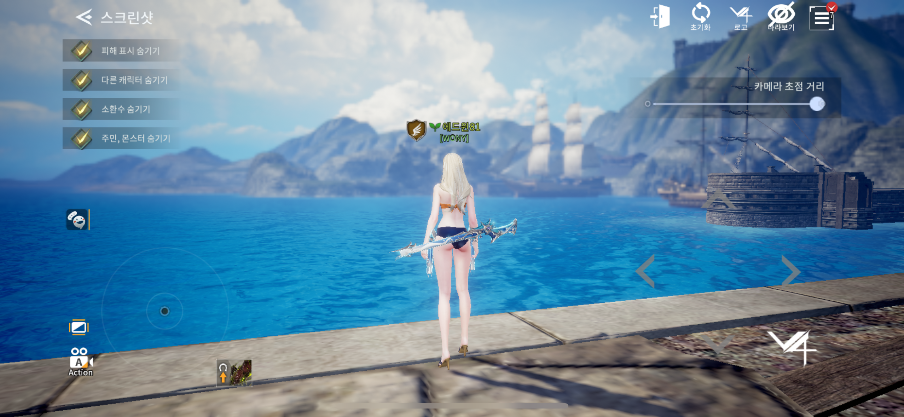This screenshot has height=417, width=904.
Task: Toggle 주민, 몬스터 숨기기 checkbox
Action: click(x=79, y=137)
